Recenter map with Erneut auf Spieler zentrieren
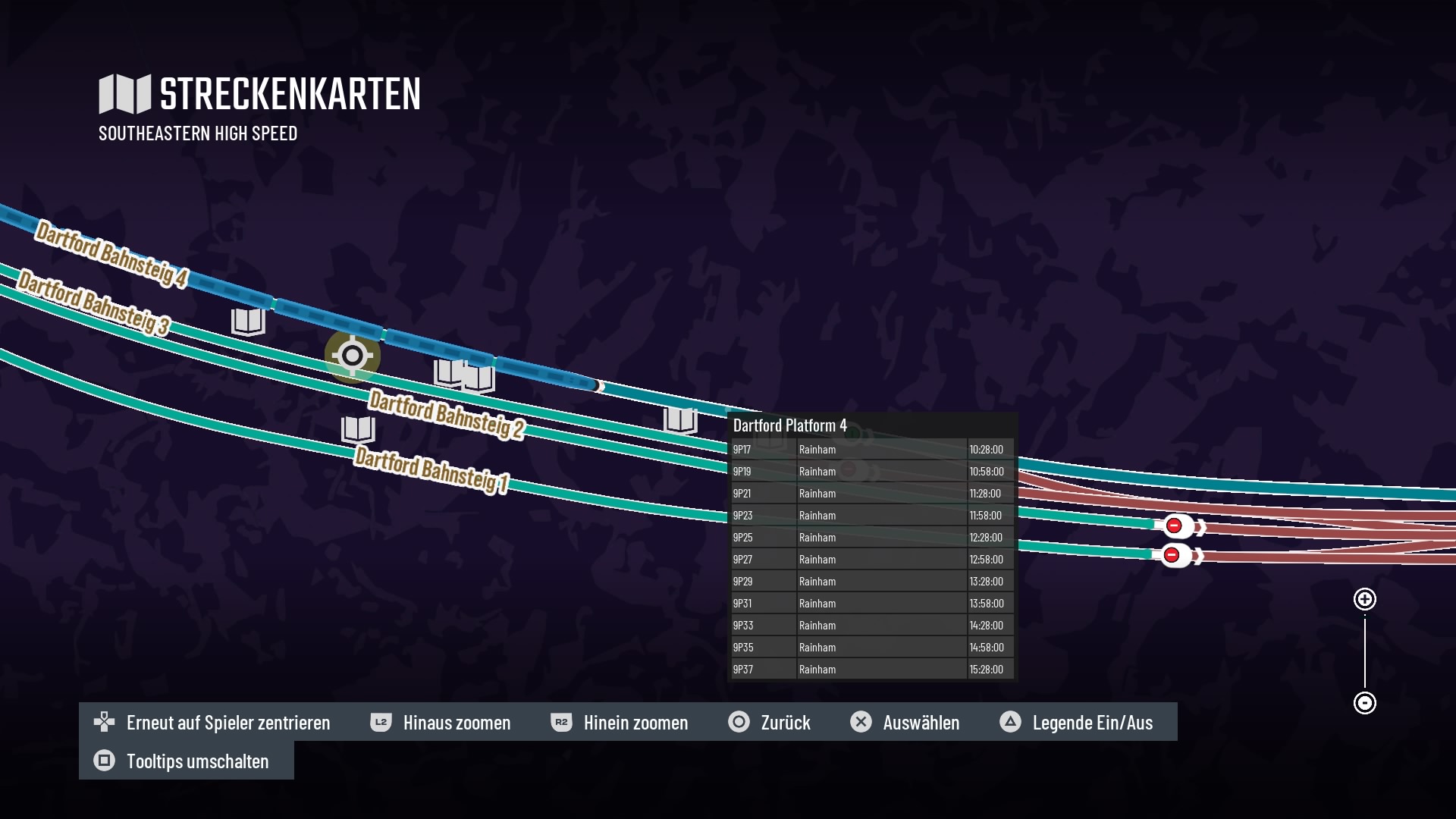This screenshot has height=819, width=1456. point(212,723)
